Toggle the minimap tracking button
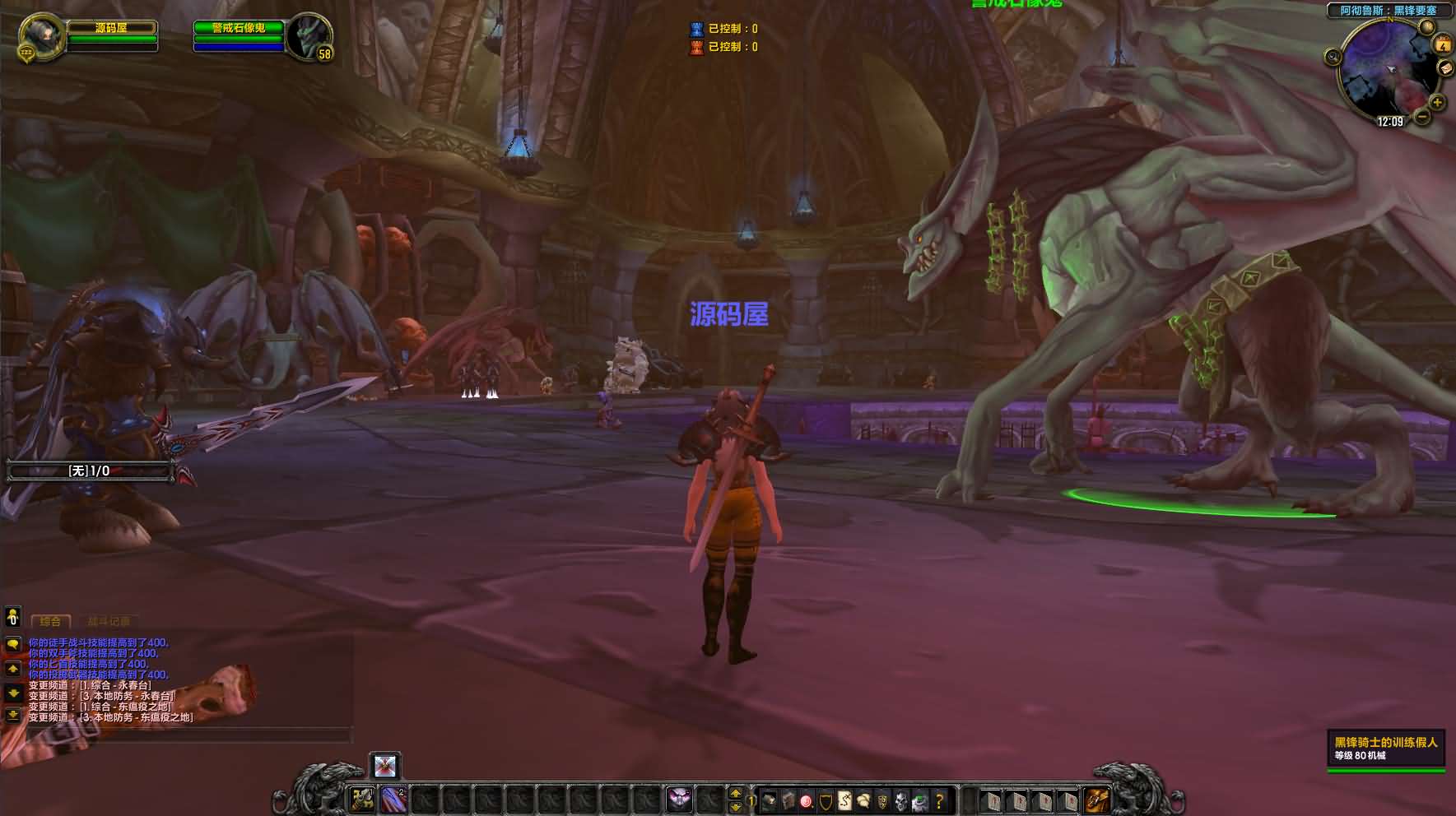 1333,57
